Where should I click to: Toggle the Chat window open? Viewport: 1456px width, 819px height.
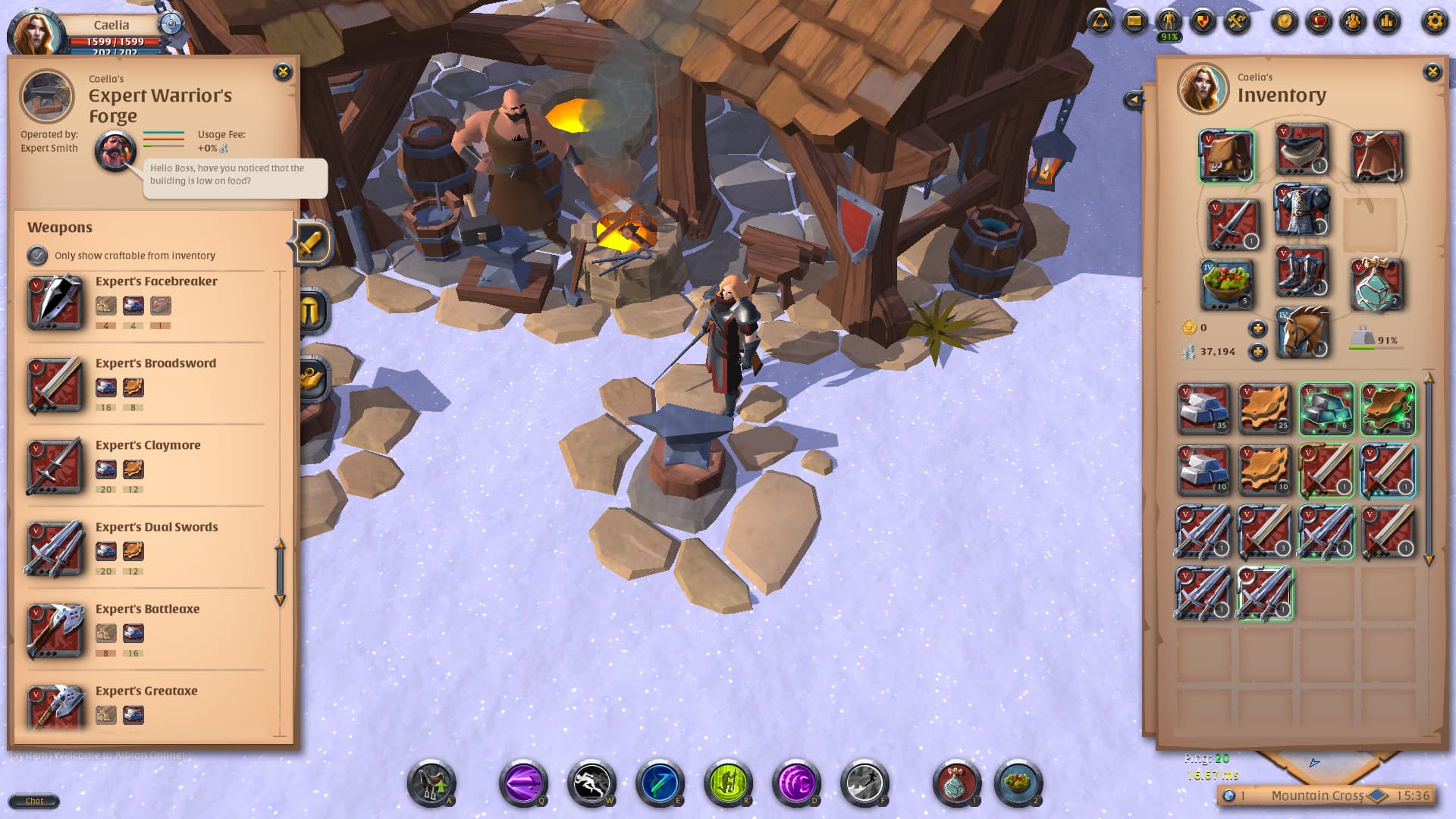34,801
